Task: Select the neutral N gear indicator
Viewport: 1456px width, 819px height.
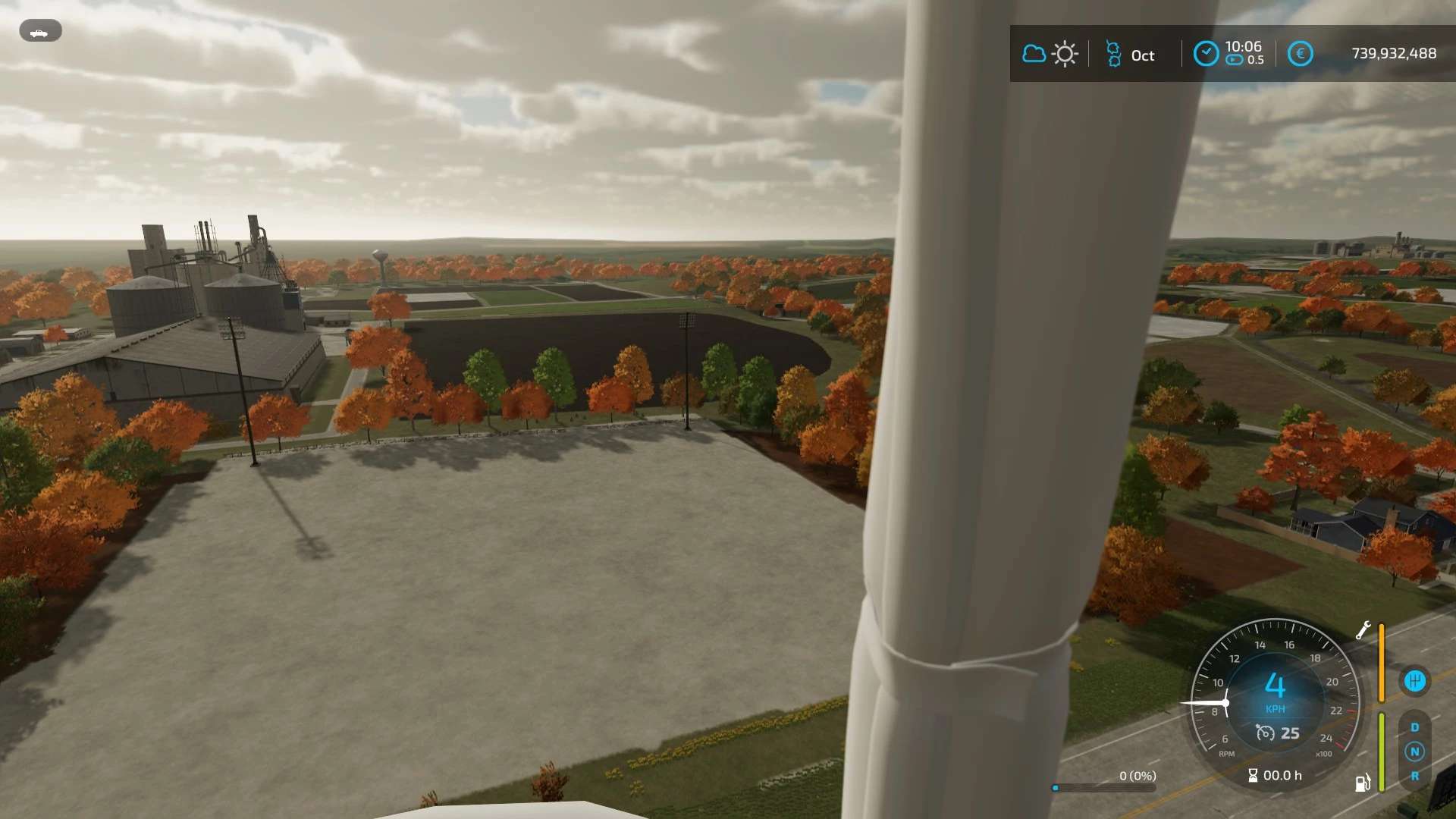Action: (1414, 752)
